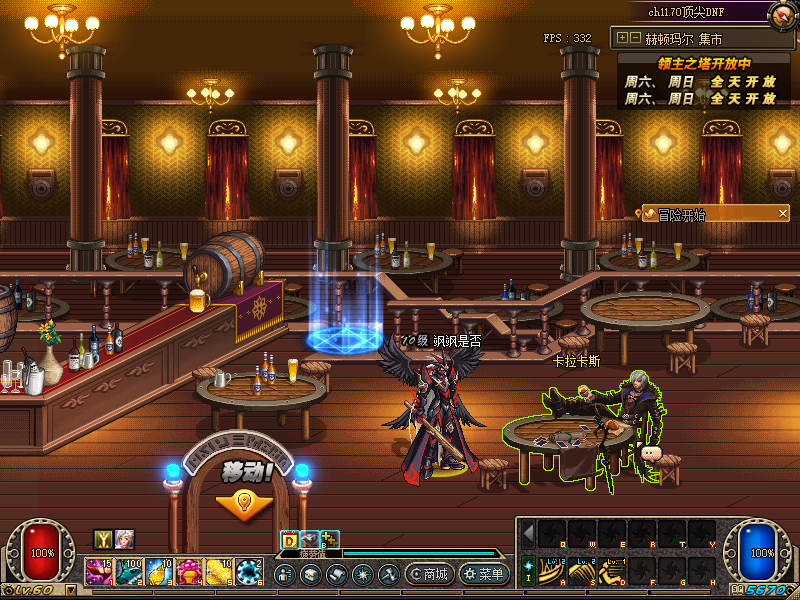Activate the skill bound to key S
Screen dimensions: 800x600
pos(582,571)
